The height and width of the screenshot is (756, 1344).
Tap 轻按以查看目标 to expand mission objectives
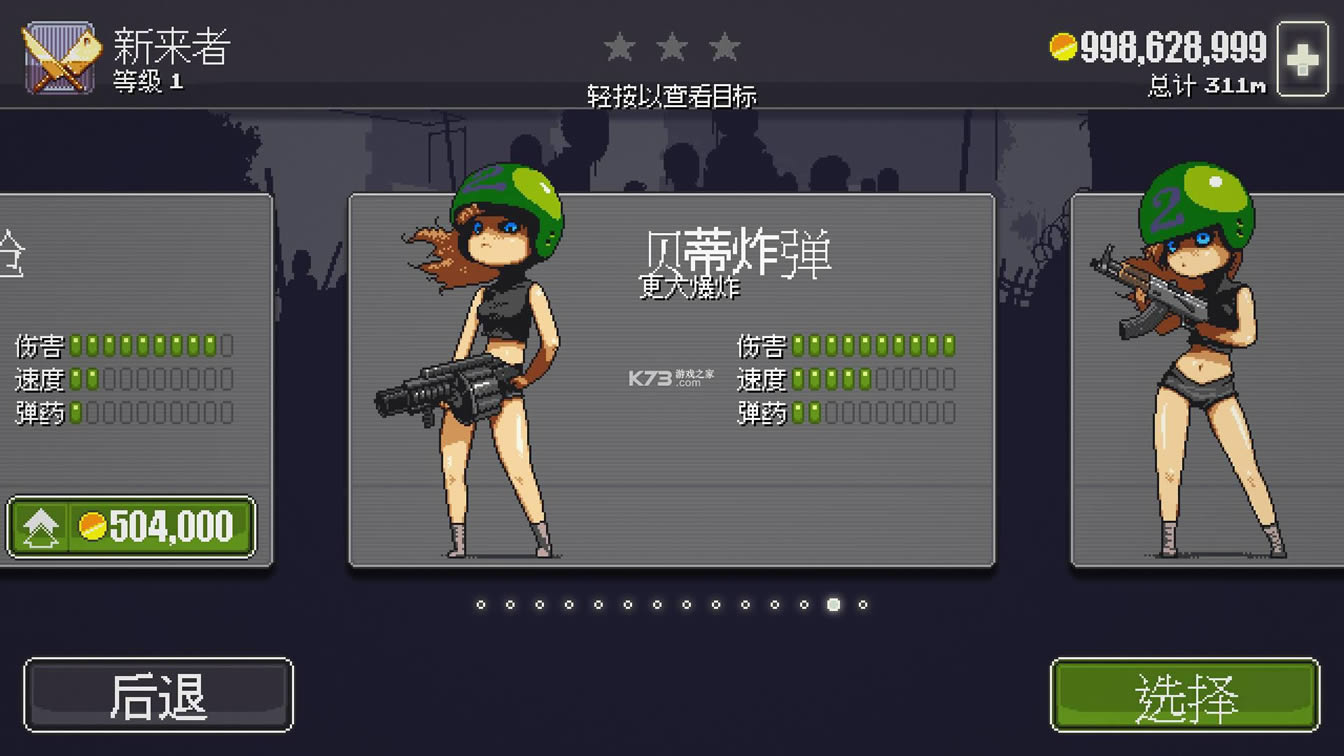672,96
